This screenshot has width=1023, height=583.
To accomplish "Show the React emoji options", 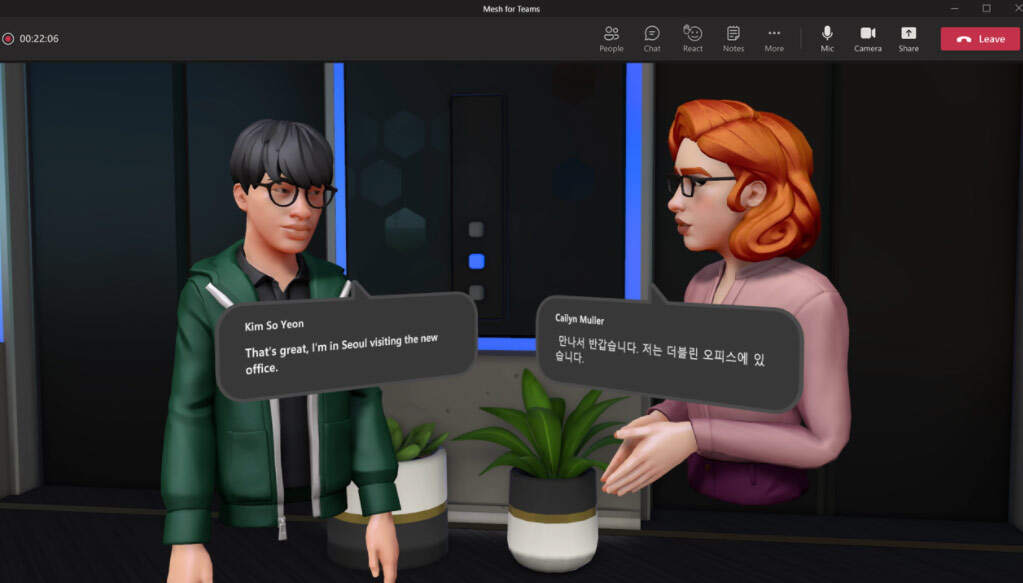I will pyautogui.click(x=693, y=38).
